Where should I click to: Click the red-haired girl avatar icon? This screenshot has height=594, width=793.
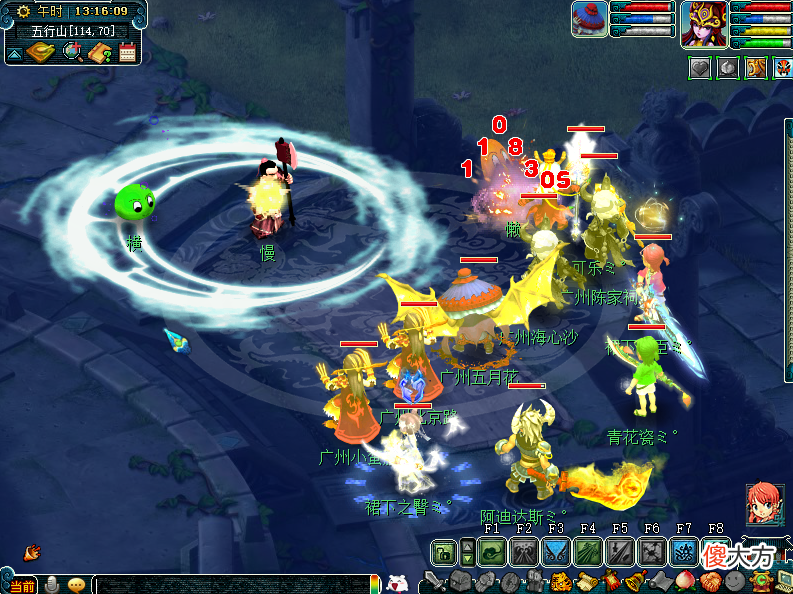pyautogui.click(x=765, y=503)
